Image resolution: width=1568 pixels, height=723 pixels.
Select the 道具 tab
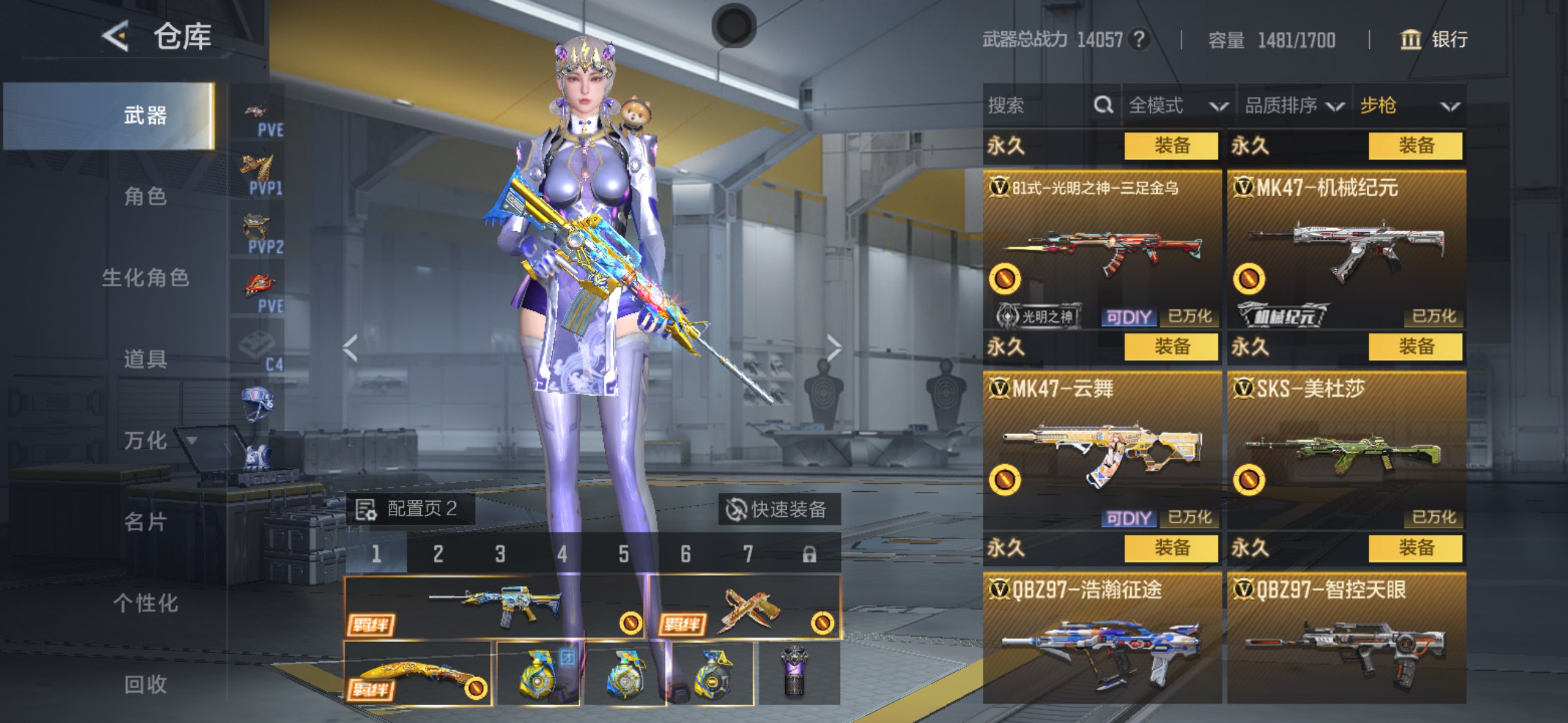145,359
